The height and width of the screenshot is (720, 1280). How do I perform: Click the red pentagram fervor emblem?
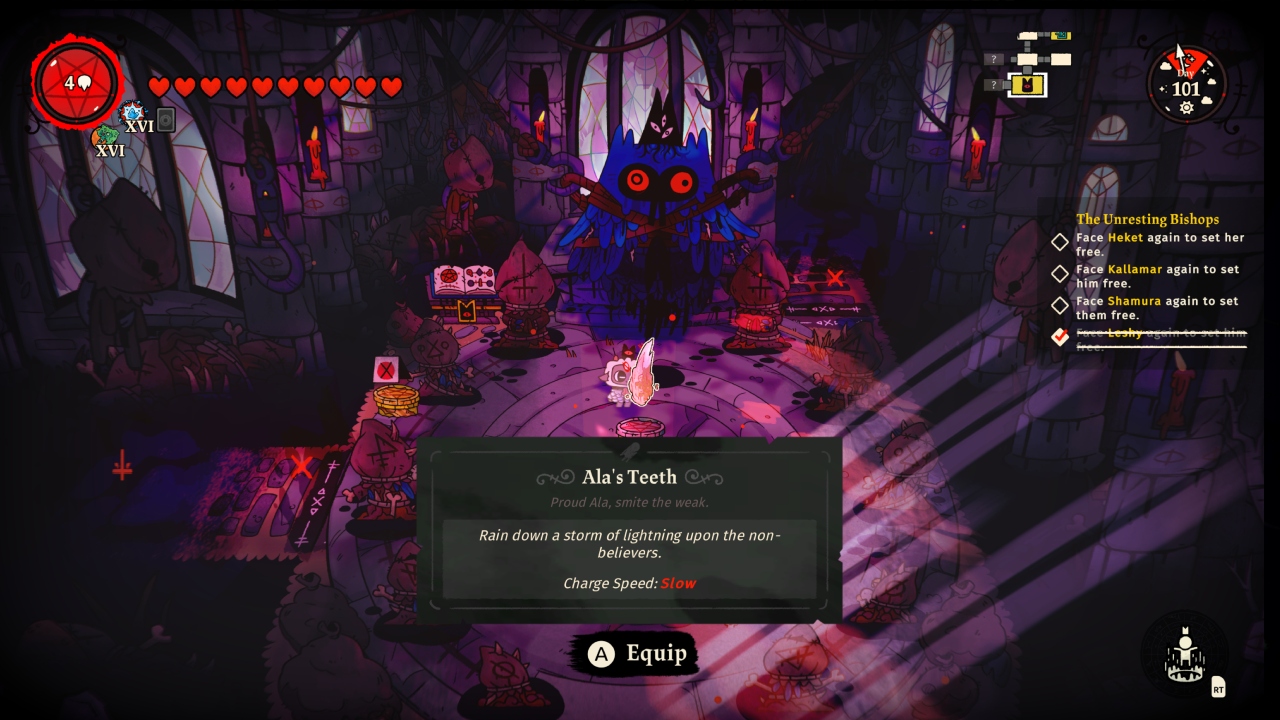(76, 83)
